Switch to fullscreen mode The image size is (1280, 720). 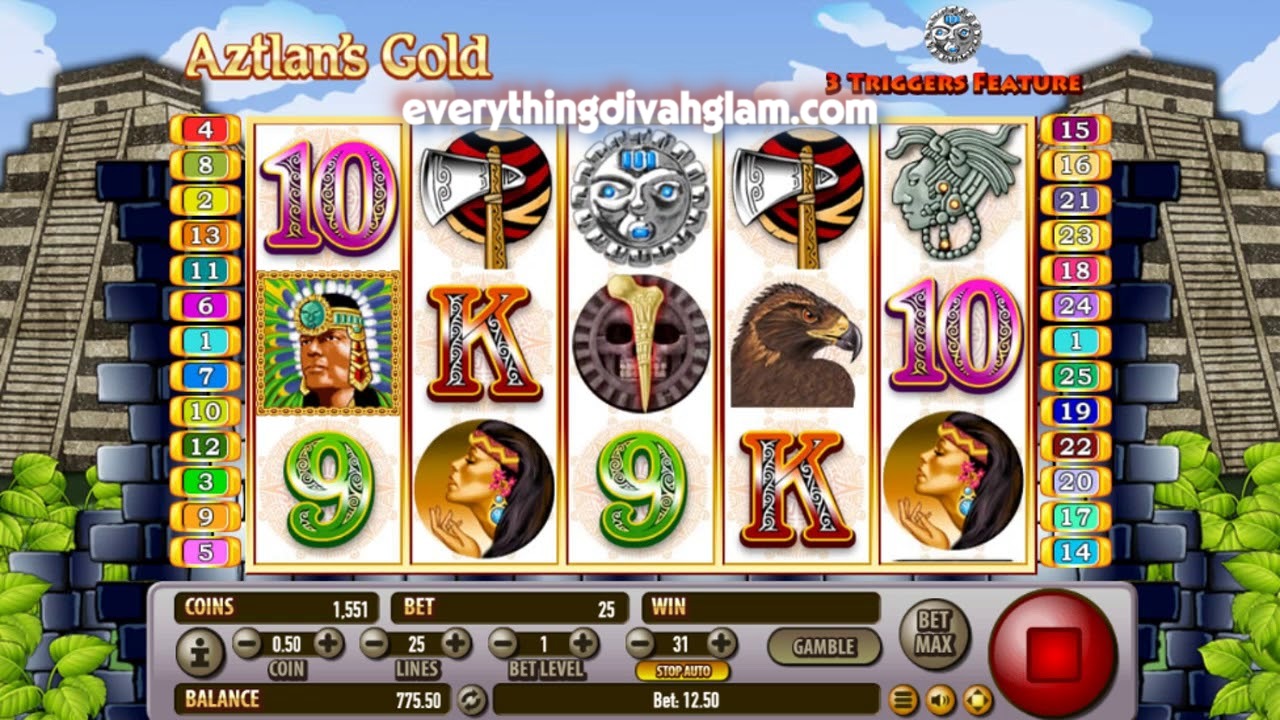(977, 699)
